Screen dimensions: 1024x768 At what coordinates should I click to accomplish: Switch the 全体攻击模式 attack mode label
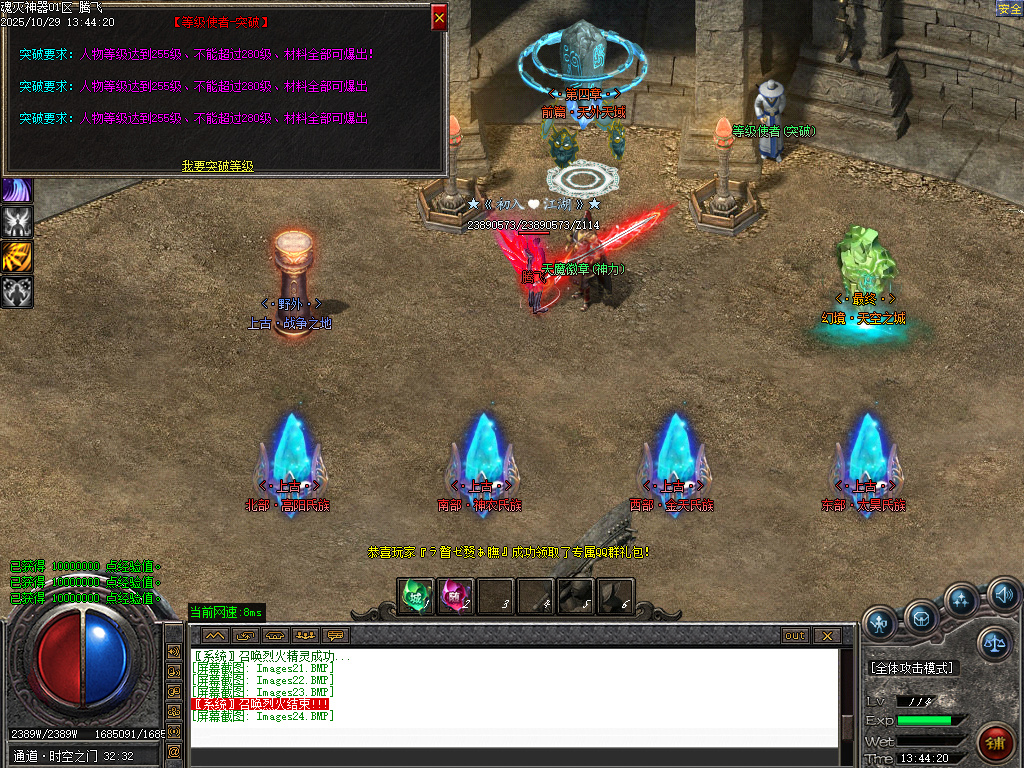click(911, 668)
